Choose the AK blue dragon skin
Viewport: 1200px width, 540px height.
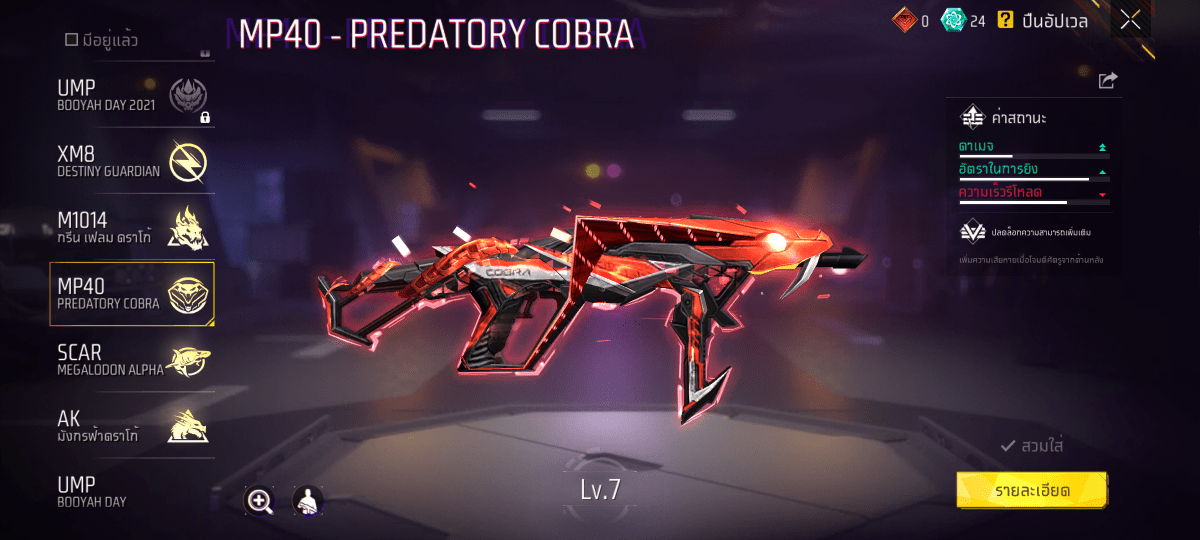[132, 427]
